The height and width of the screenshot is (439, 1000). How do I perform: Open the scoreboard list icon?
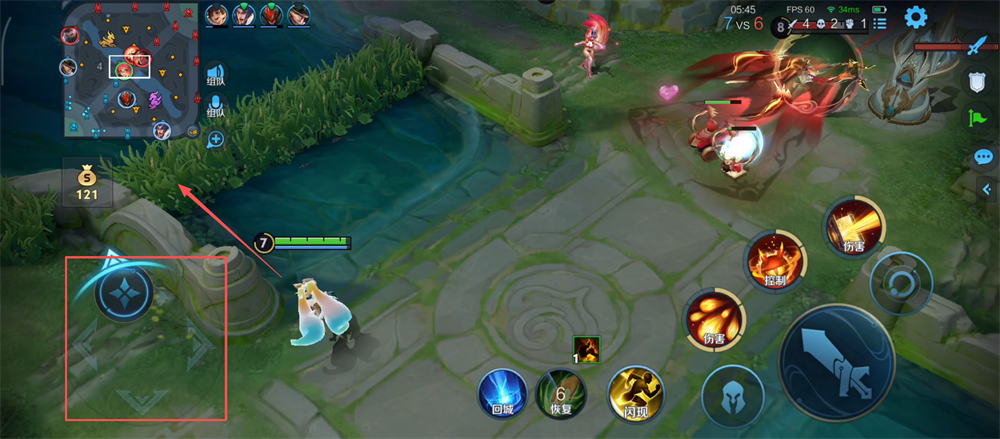[x=881, y=22]
